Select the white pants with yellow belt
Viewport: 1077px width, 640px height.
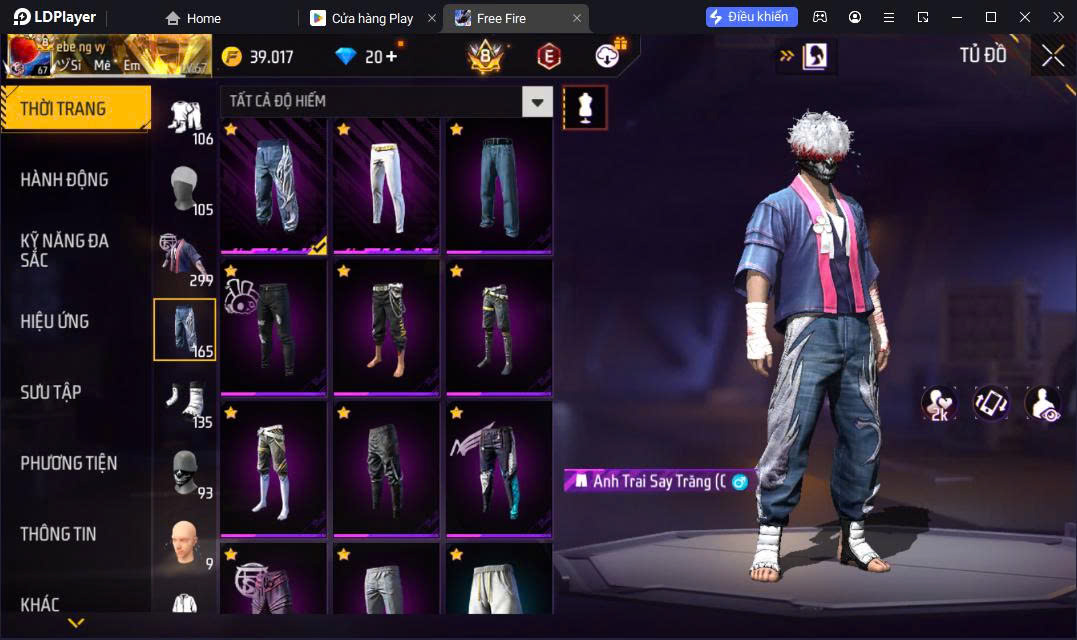click(x=385, y=184)
